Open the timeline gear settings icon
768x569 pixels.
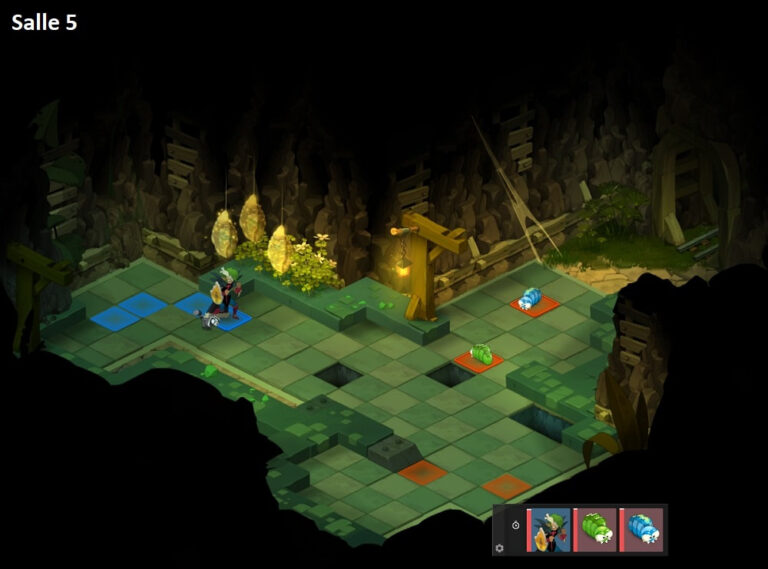click(x=500, y=548)
